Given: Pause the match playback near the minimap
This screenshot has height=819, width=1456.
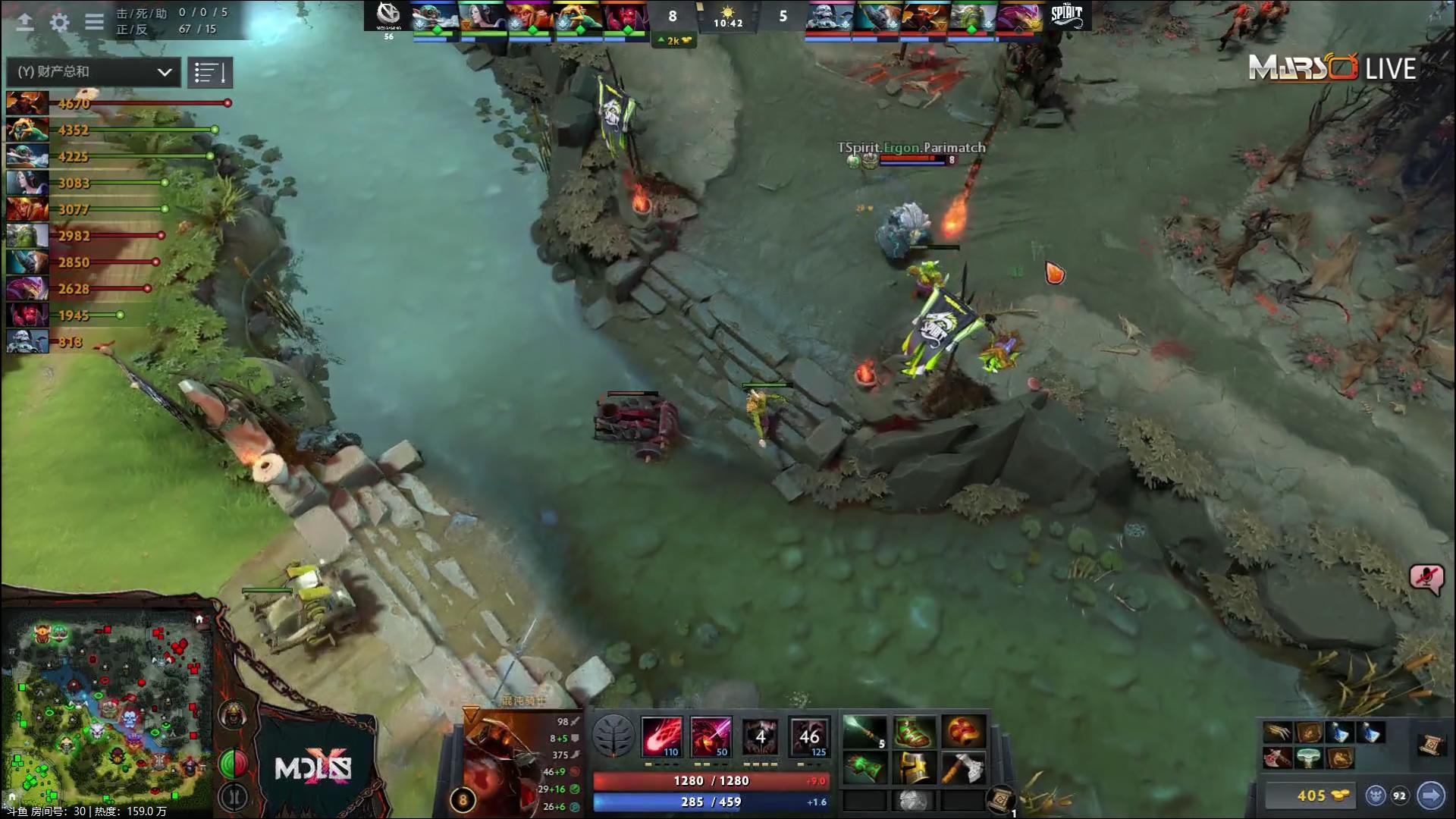Looking at the screenshot, I should point(234,796).
